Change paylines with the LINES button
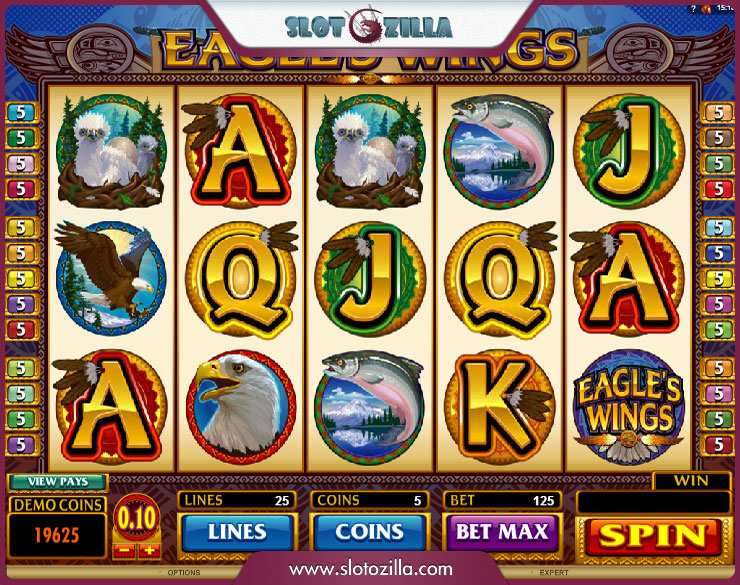 pyautogui.click(x=237, y=531)
